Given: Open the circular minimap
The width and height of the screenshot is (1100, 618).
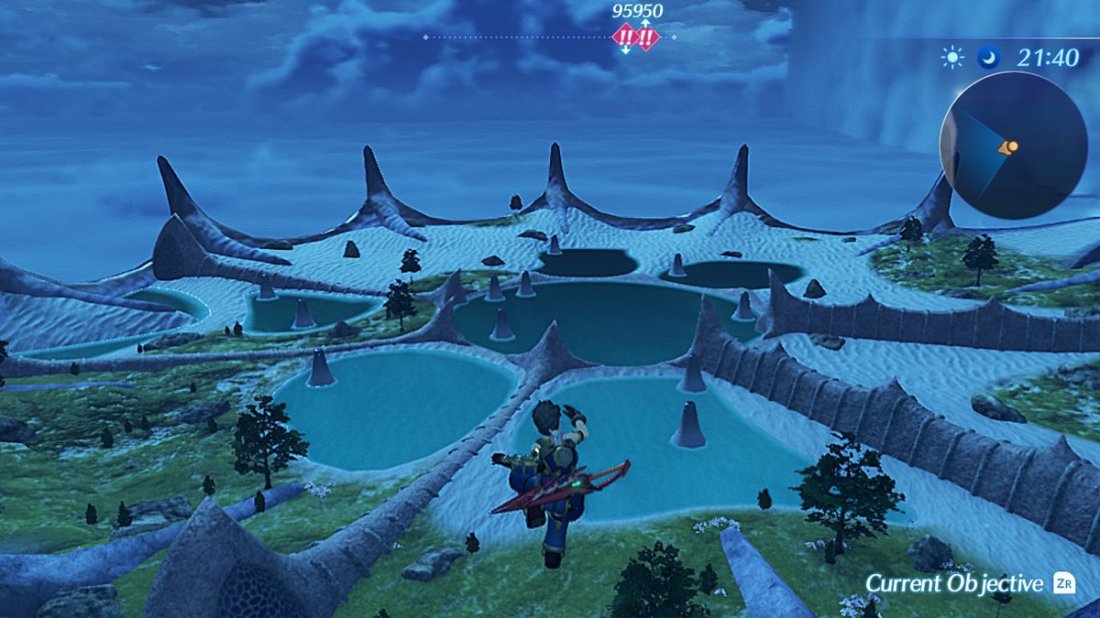Looking at the screenshot, I should click(x=1013, y=146).
